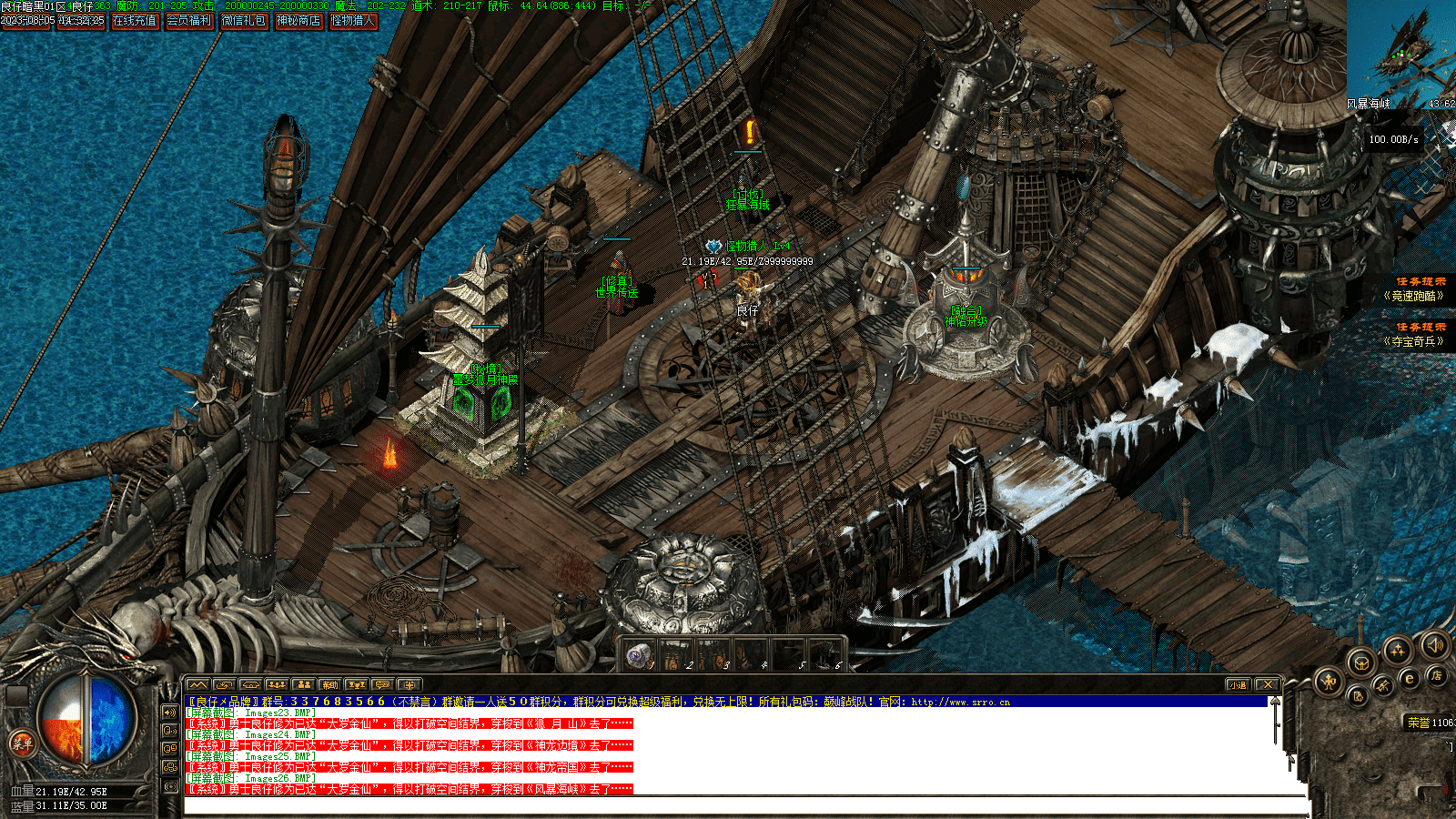The width and height of the screenshot is (1456, 819).
Task: Click the round e icon
Action: point(1410,678)
